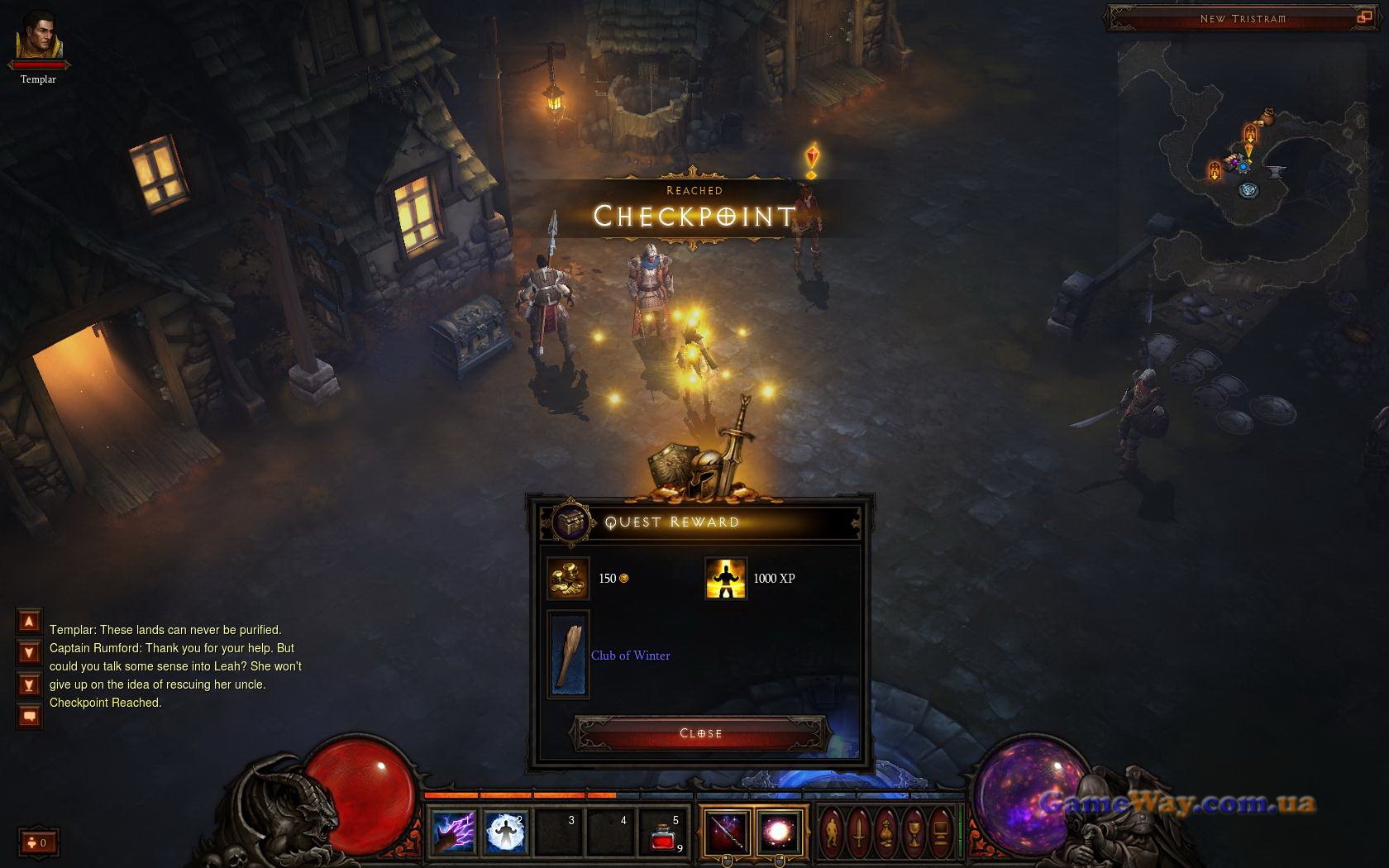Use the red health potion in slot 5
The width and height of the screenshot is (1389, 868).
664,833
